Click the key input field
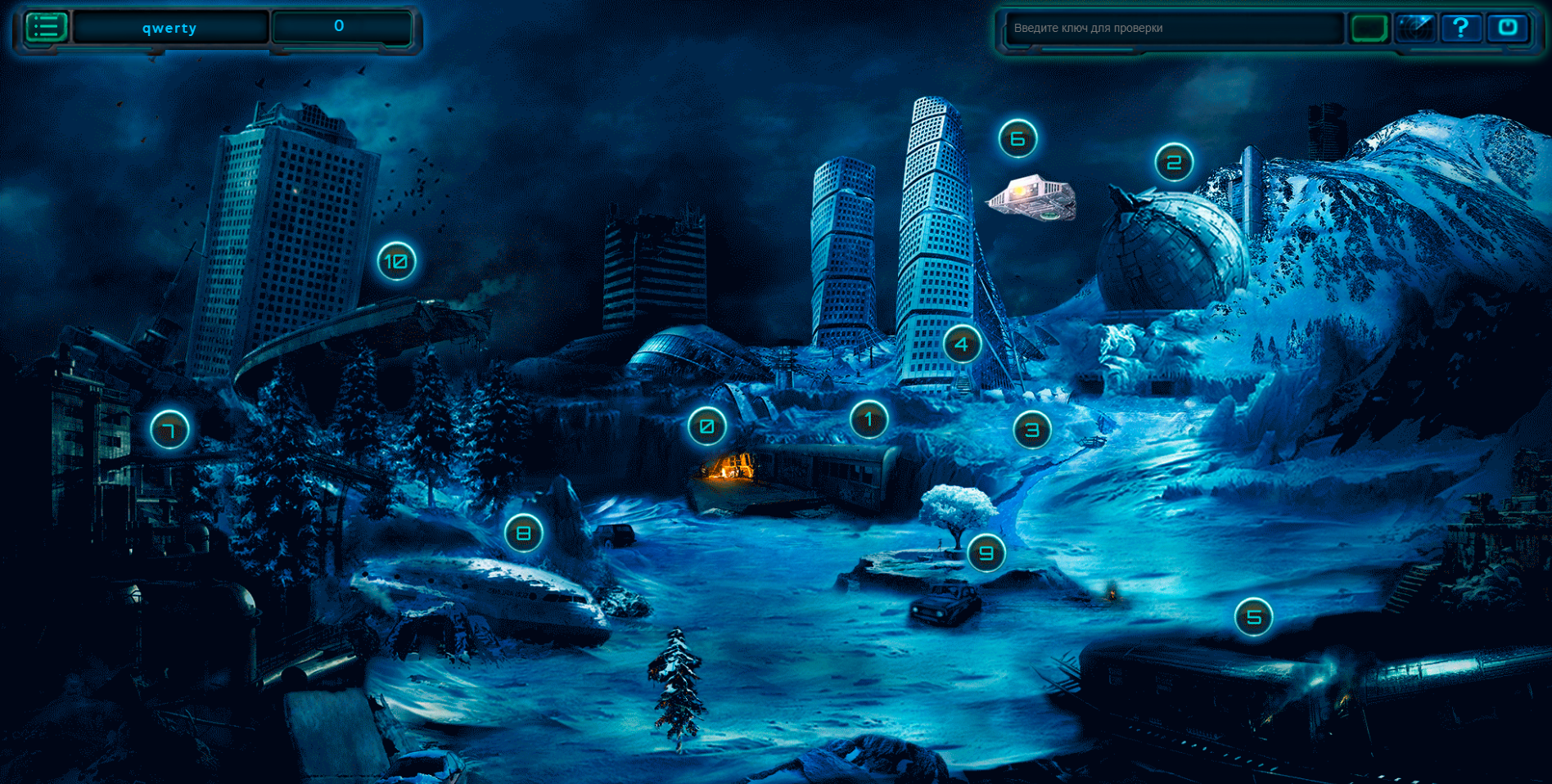 [1172, 28]
